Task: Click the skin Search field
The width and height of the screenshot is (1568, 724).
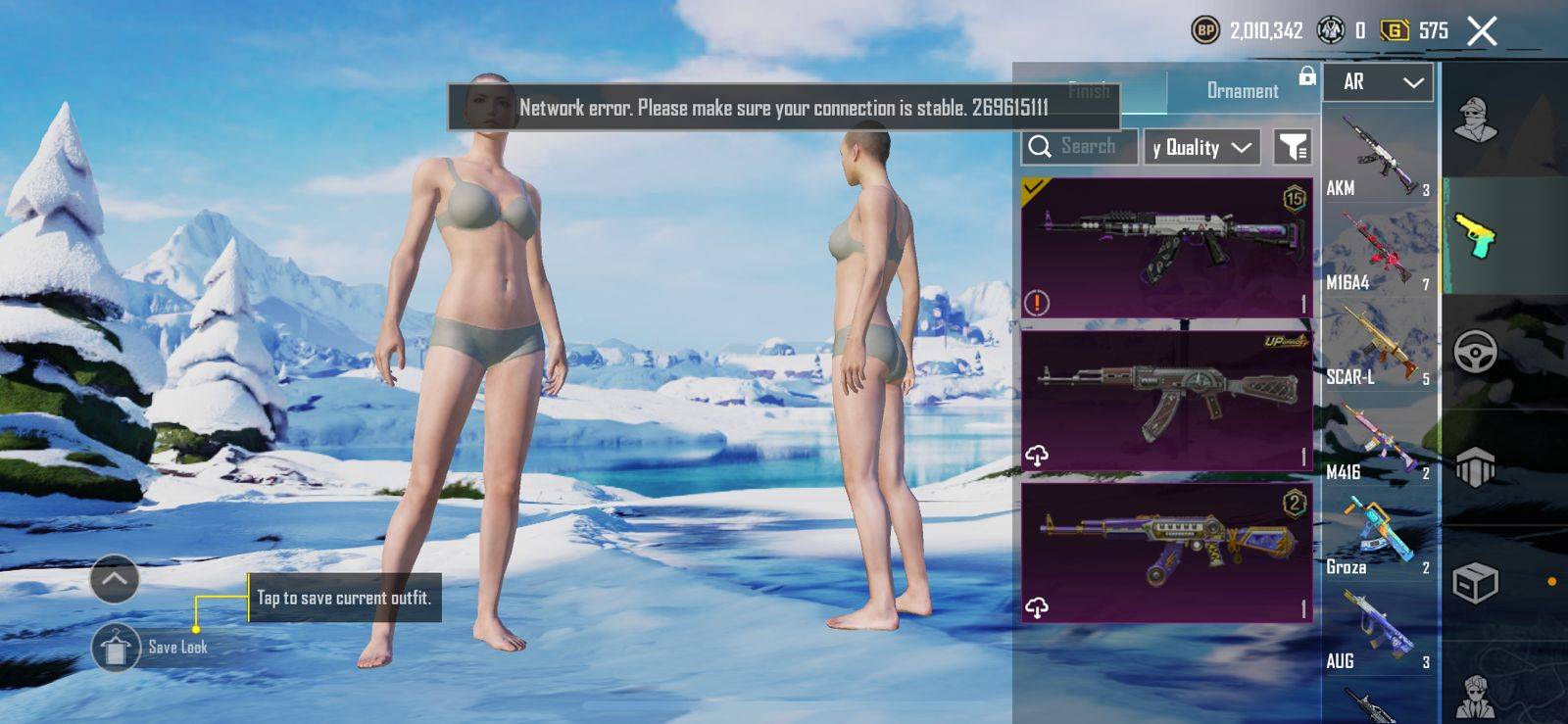Action: 1080,147
